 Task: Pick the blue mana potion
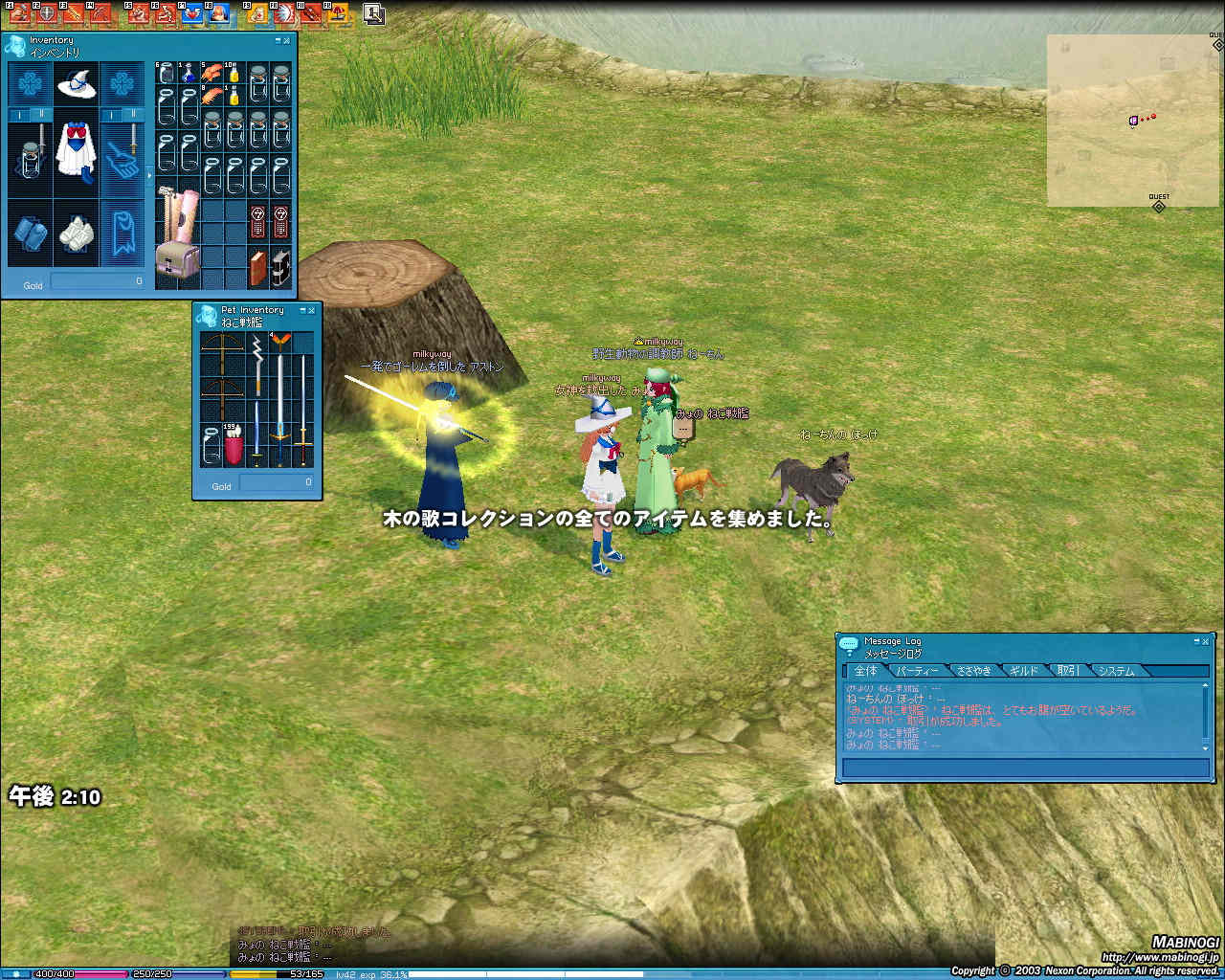coord(189,74)
